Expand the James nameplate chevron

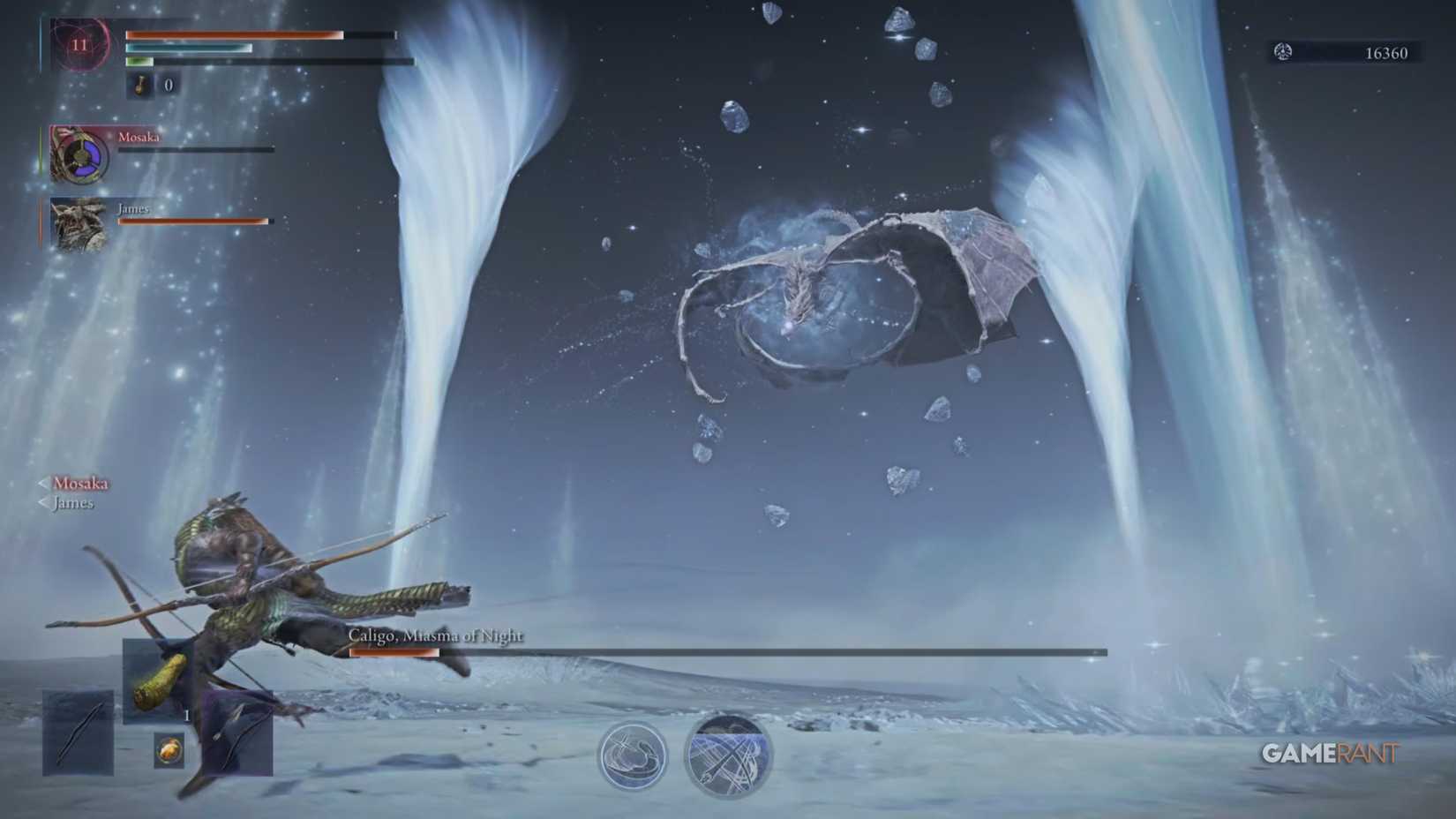pos(41,503)
